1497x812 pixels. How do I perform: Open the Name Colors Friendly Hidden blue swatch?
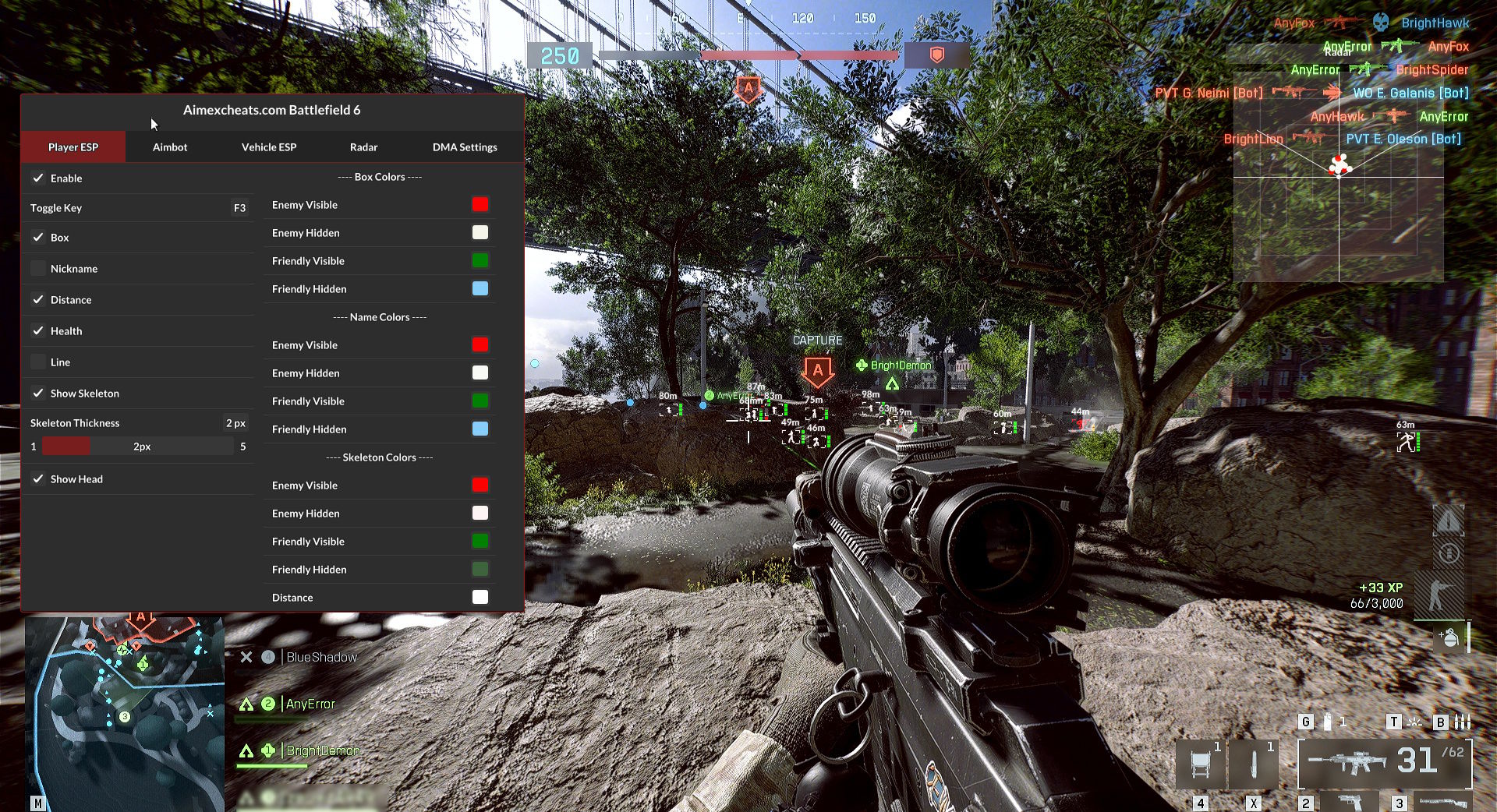pos(480,429)
